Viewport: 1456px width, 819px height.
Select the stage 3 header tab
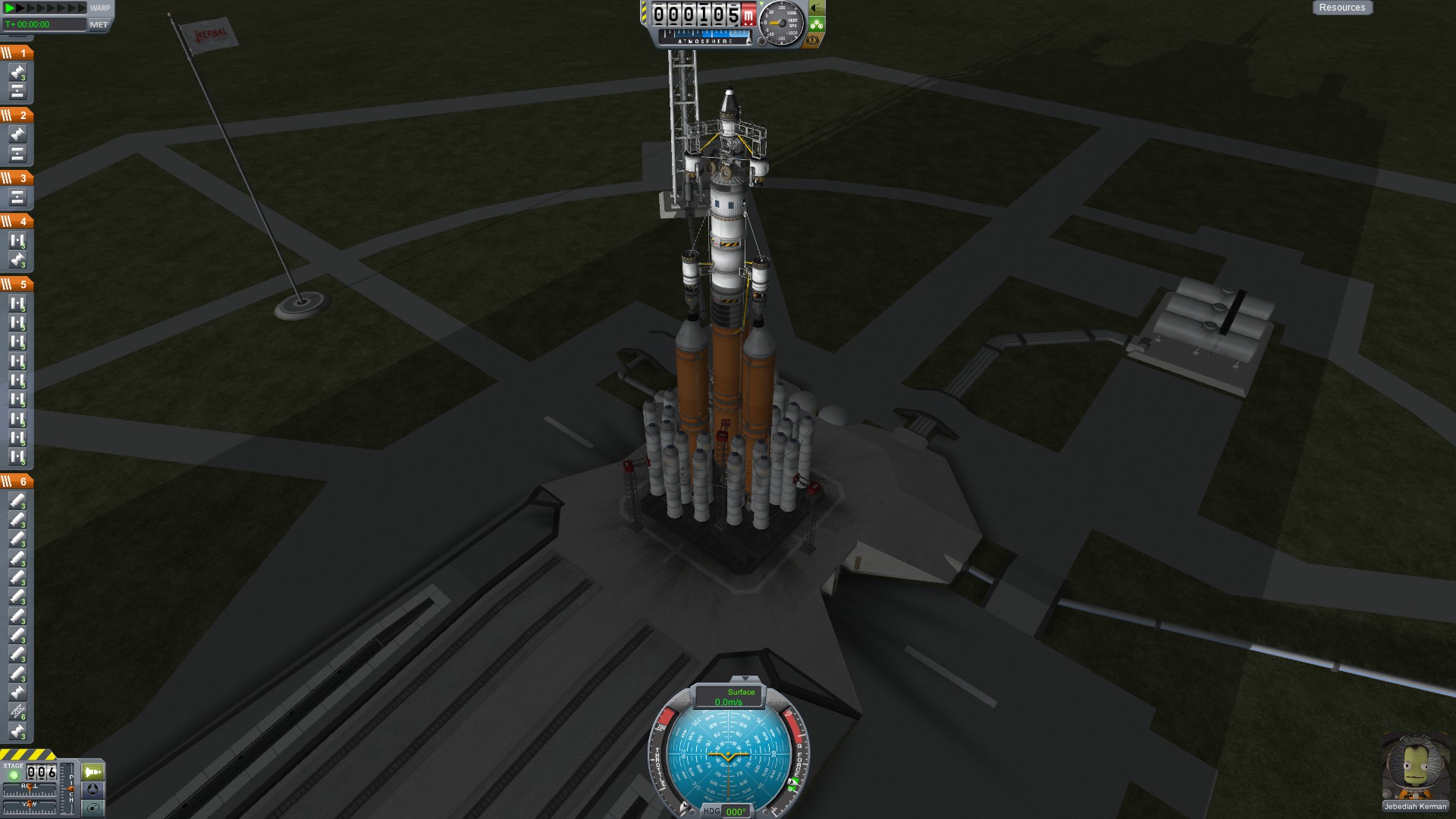16,177
